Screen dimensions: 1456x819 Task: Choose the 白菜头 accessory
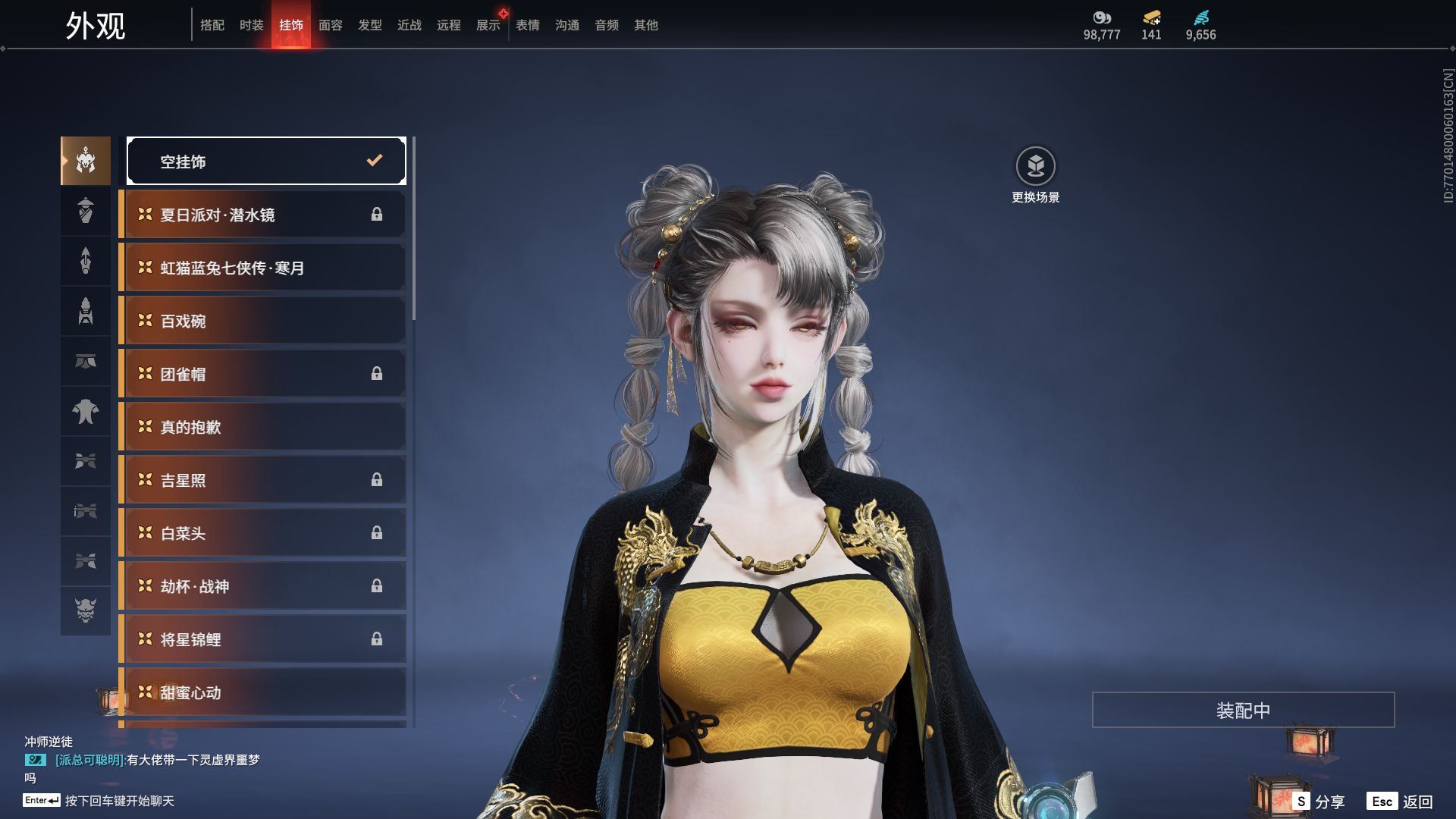262,533
